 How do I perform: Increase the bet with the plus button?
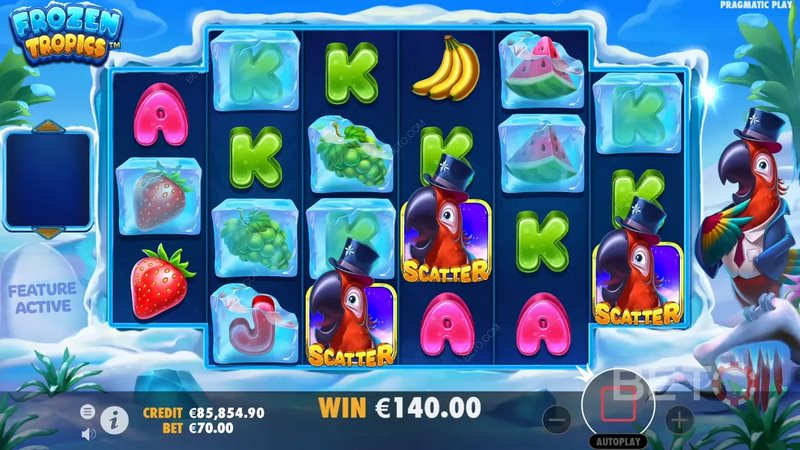click(679, 419)
